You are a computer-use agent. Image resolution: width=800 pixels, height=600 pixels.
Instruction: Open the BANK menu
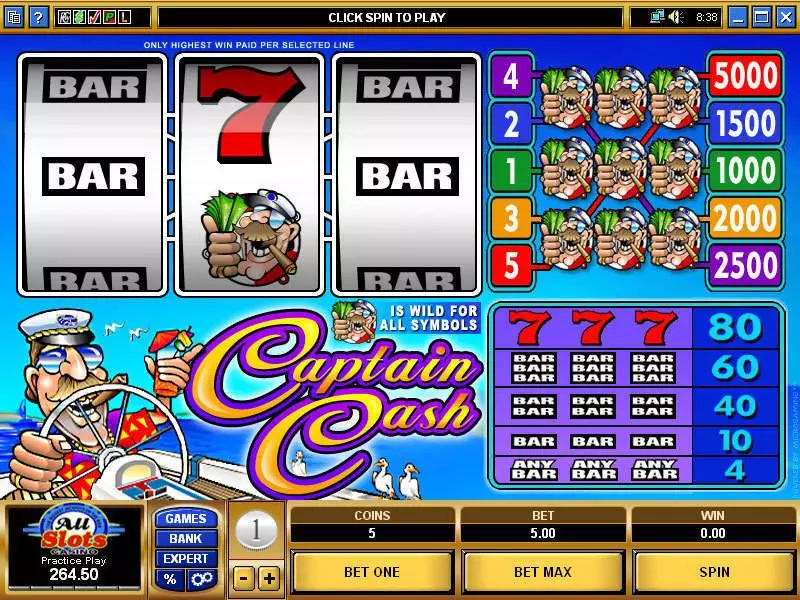pos(186,538)
